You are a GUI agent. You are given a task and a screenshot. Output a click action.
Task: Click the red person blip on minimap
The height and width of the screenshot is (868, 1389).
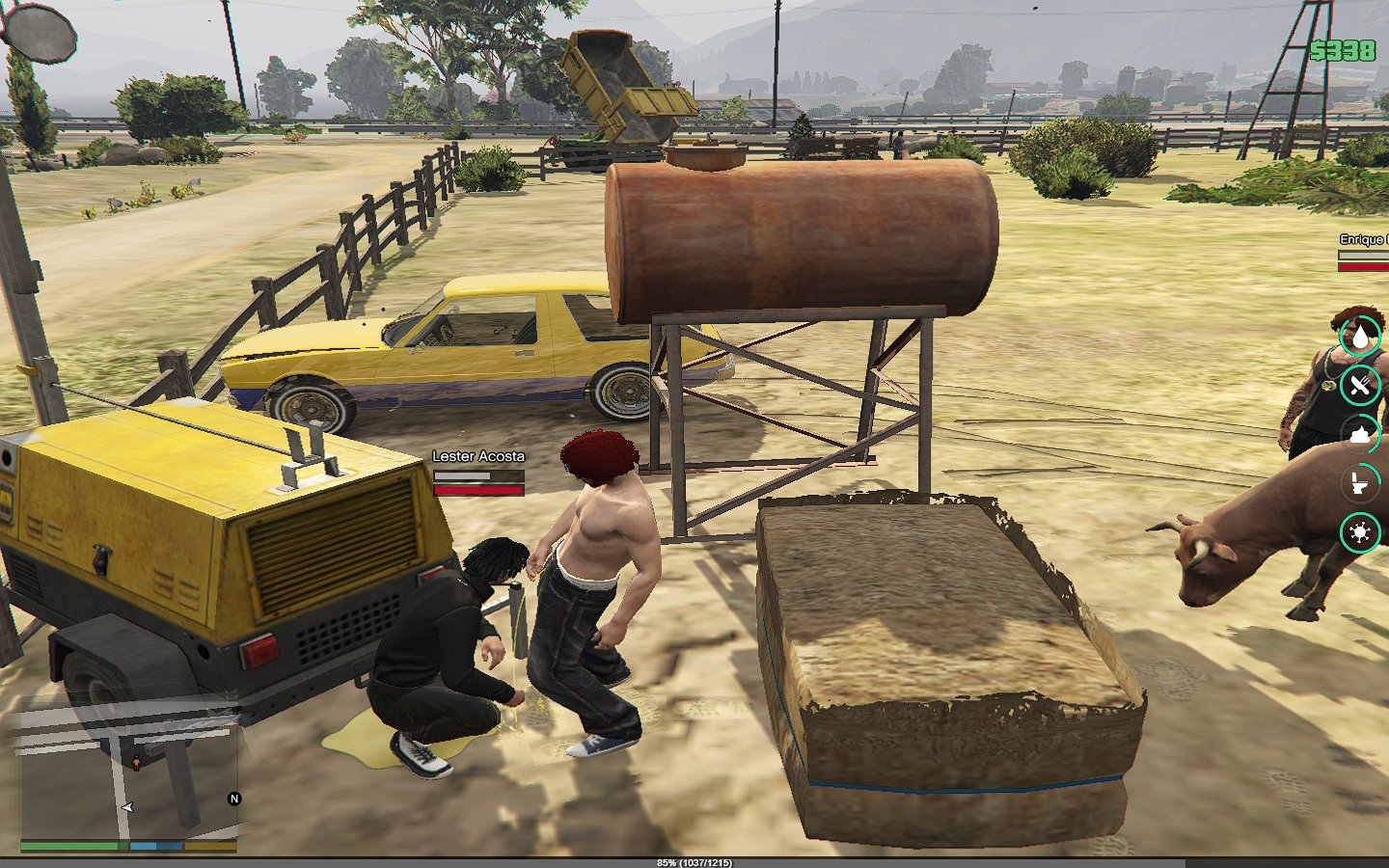136,762
